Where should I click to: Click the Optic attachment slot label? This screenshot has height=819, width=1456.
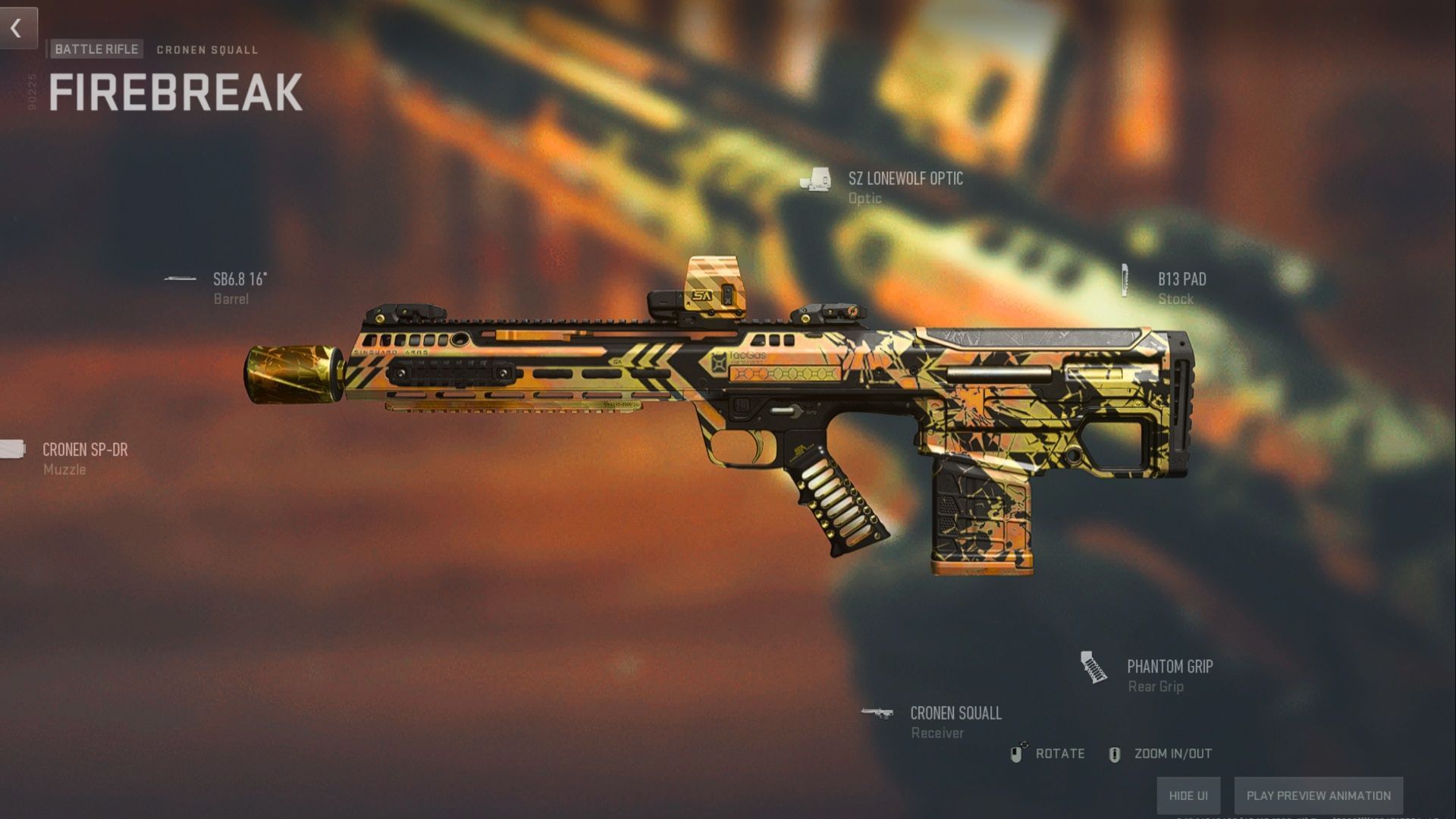click(x=865, y=199)
